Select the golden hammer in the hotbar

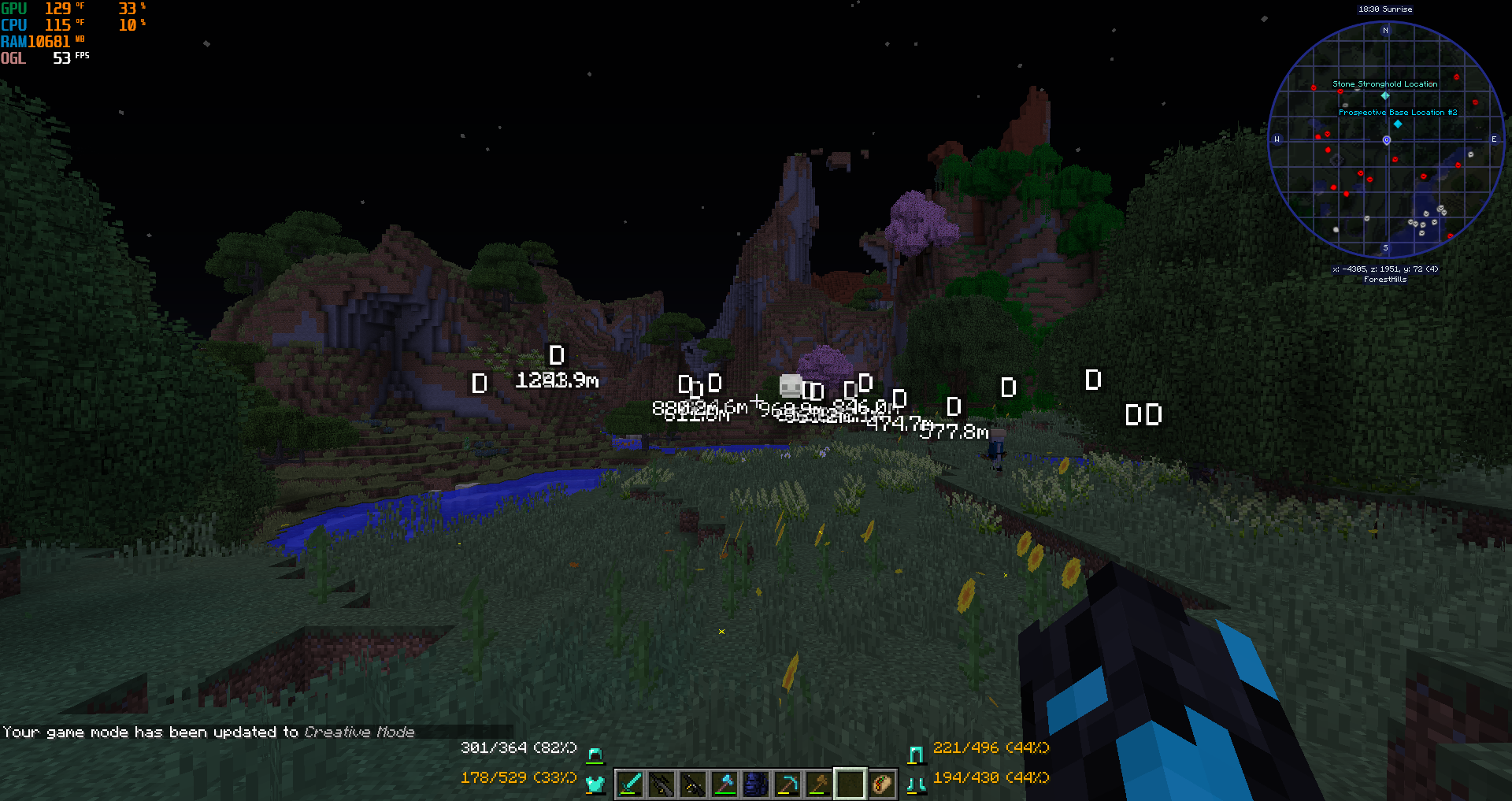(819, 783)
